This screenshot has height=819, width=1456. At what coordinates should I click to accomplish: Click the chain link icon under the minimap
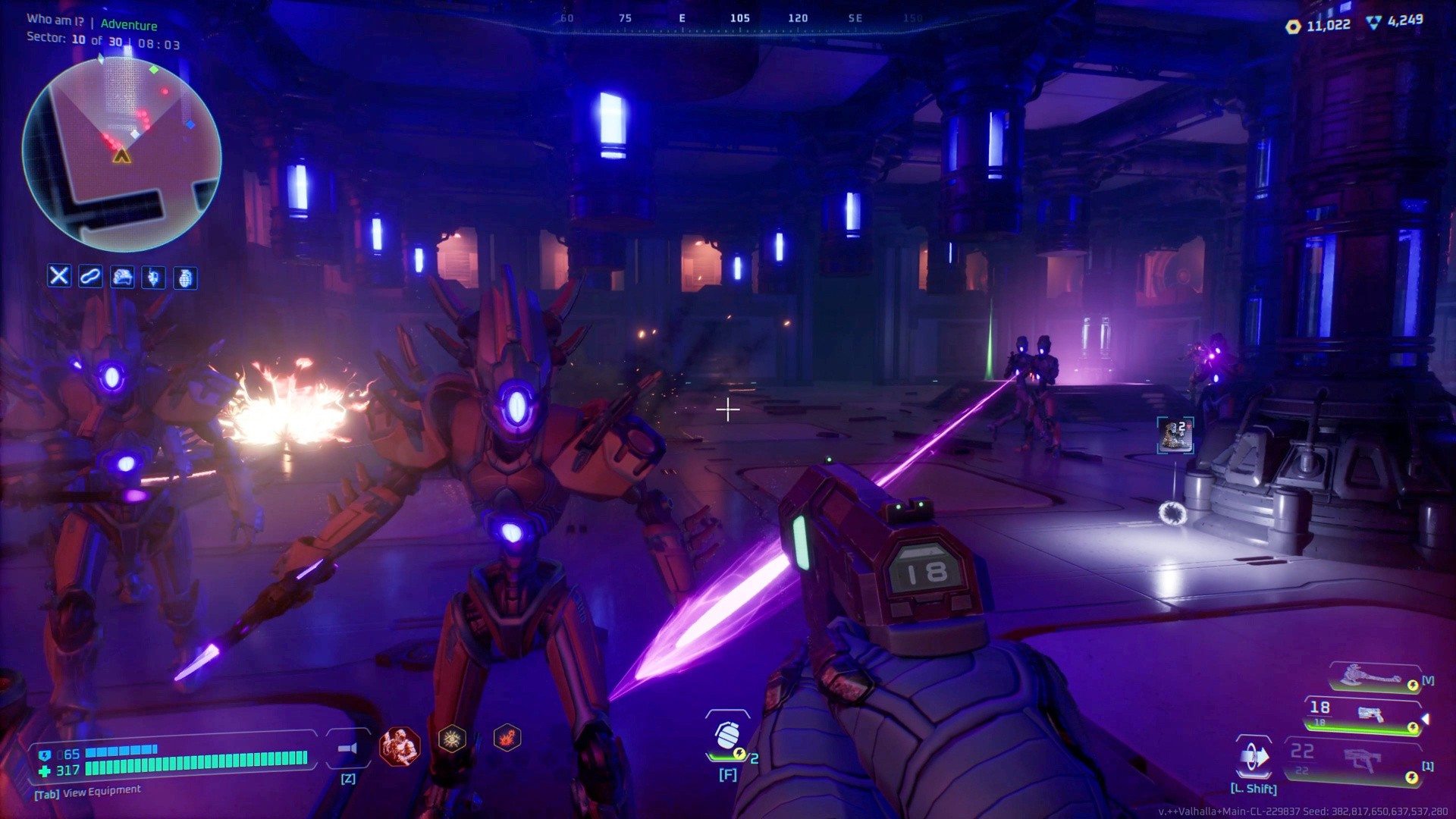(90, 276)
